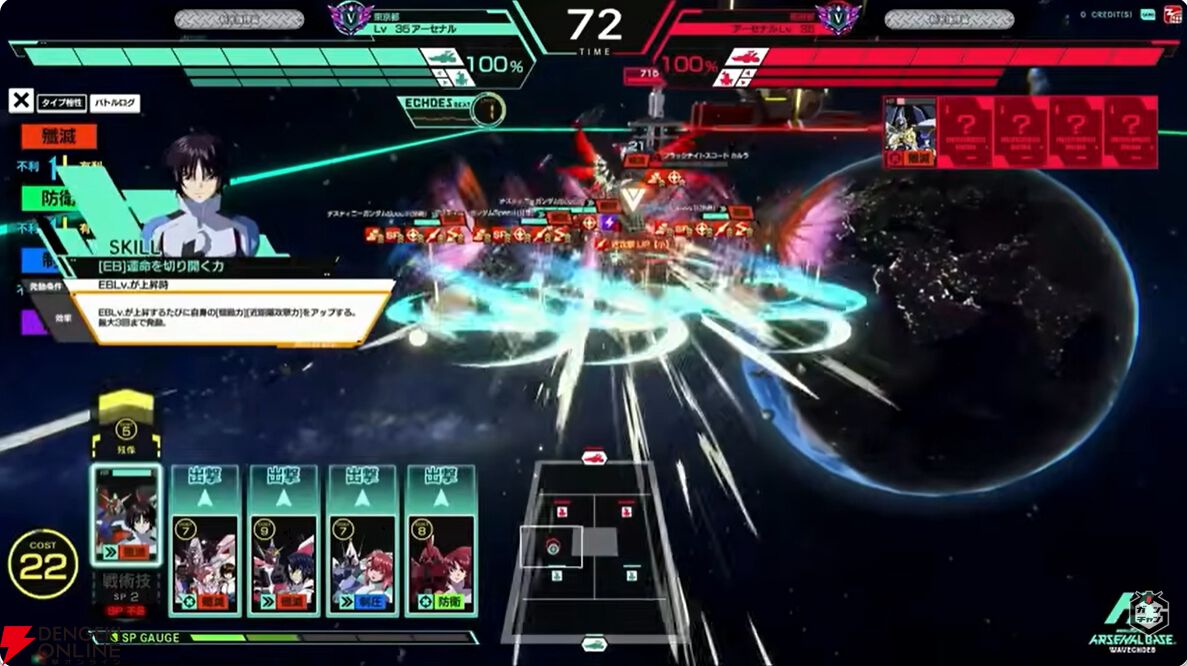
Task: Launch the cost 8 防衛 unit card
Action: 441,540
